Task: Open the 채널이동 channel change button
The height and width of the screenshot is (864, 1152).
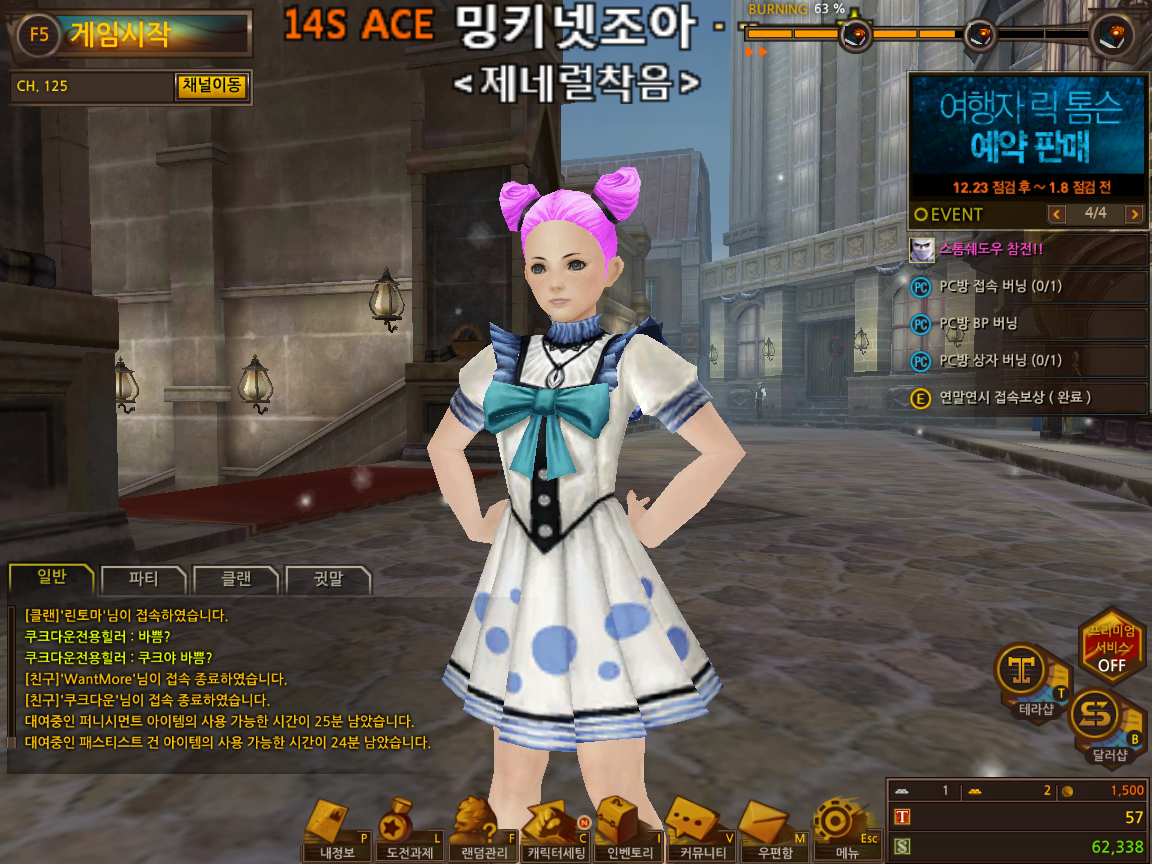Action: (x=210, y=86)
